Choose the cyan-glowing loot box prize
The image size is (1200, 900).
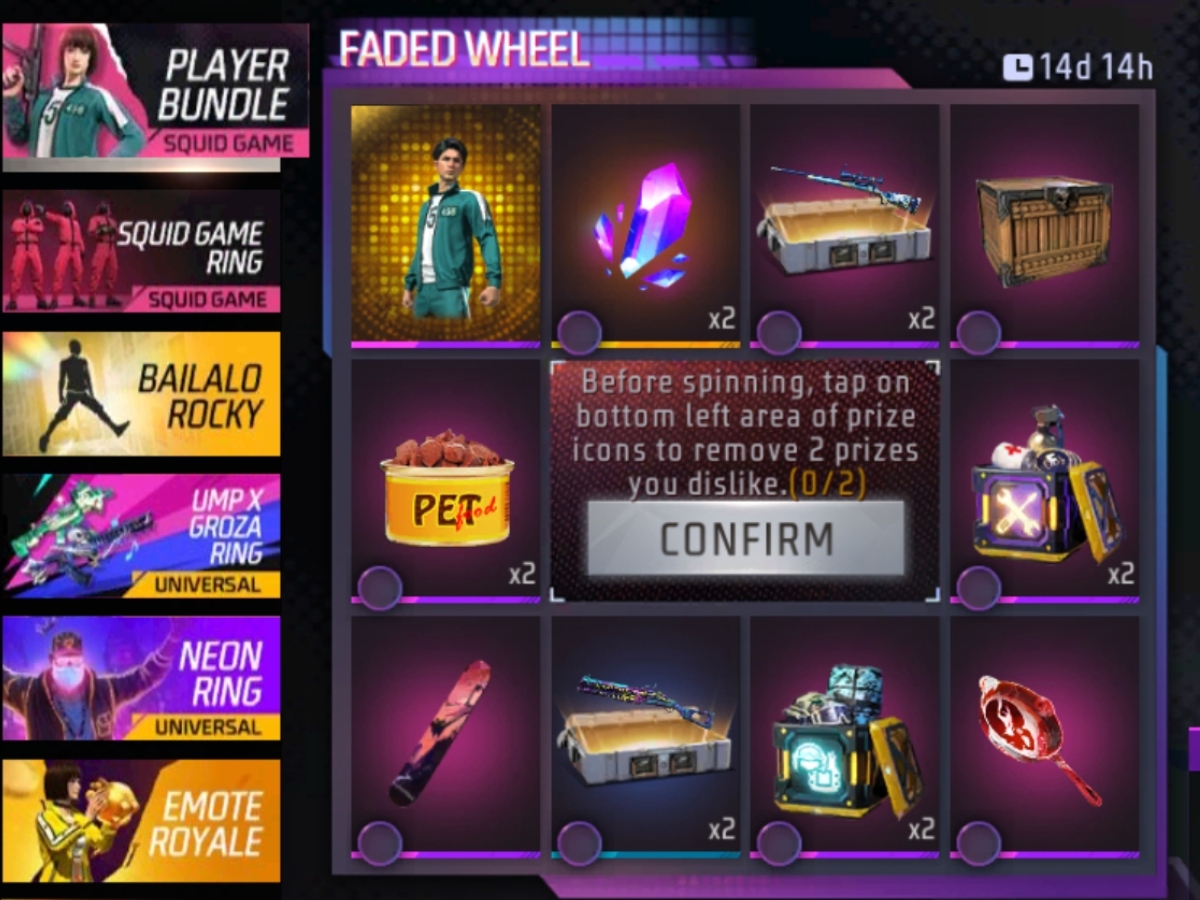[x=844, y=736]
